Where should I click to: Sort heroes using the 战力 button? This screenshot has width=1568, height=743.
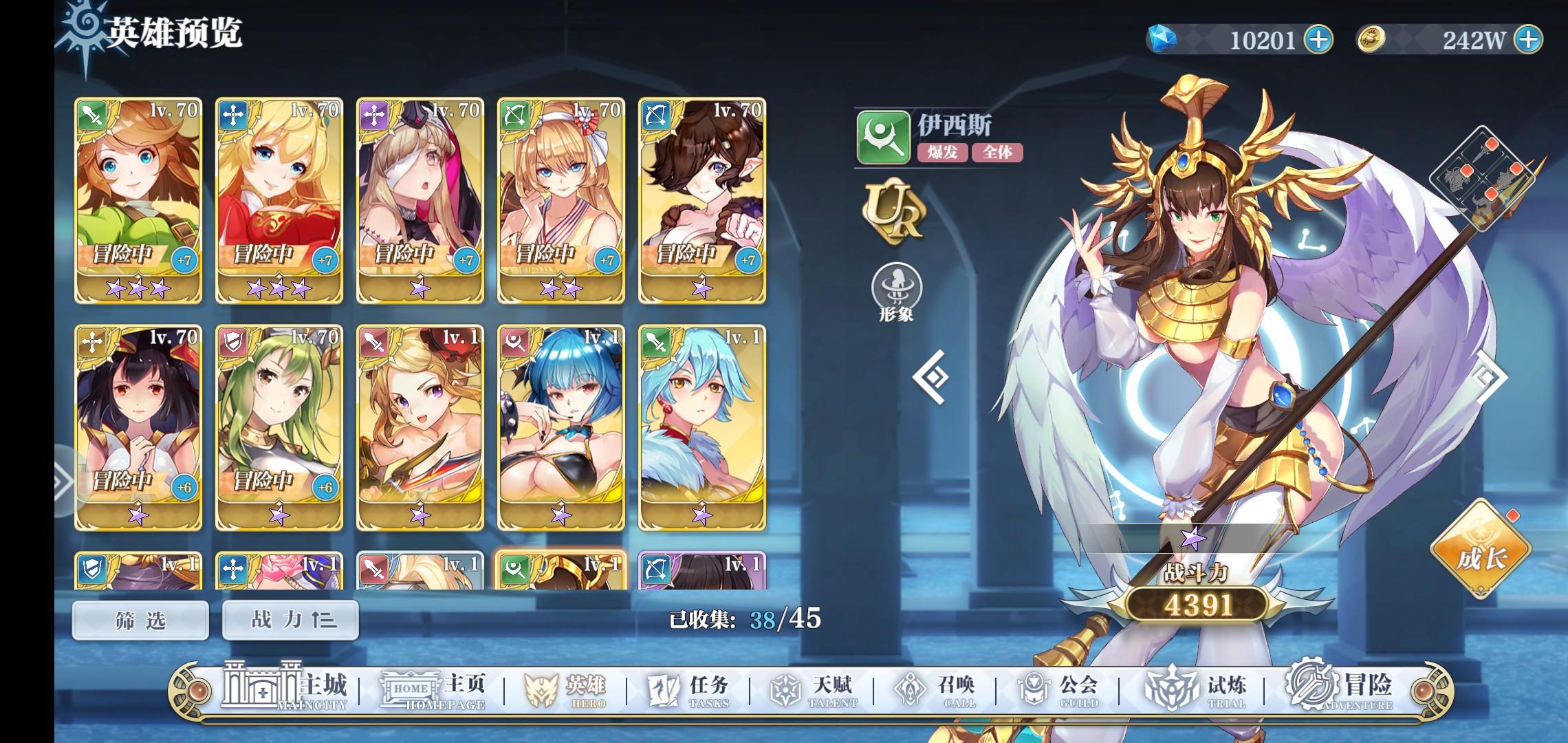click(290, 619)
